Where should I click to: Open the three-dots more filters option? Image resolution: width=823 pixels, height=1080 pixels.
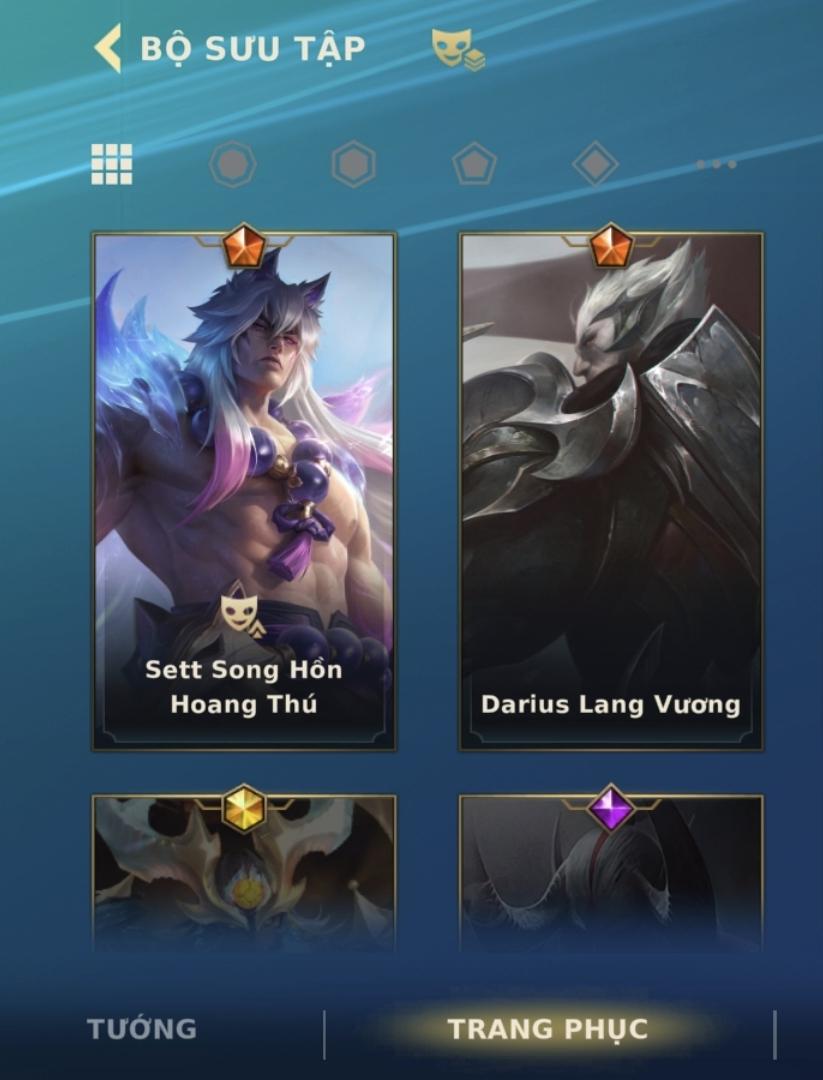tap(716, 164)
